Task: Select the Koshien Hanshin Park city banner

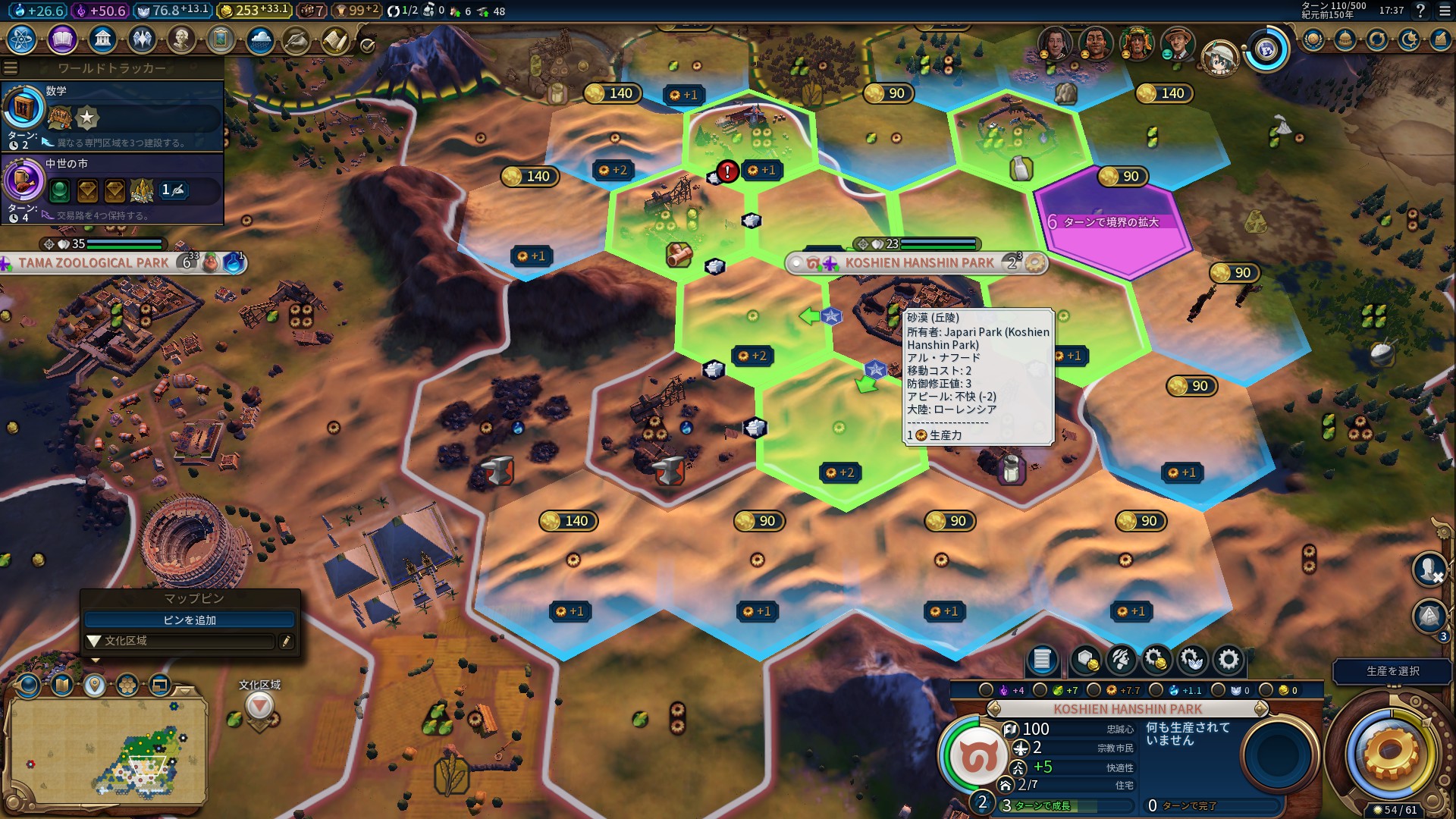Action: tap(918, 263)
